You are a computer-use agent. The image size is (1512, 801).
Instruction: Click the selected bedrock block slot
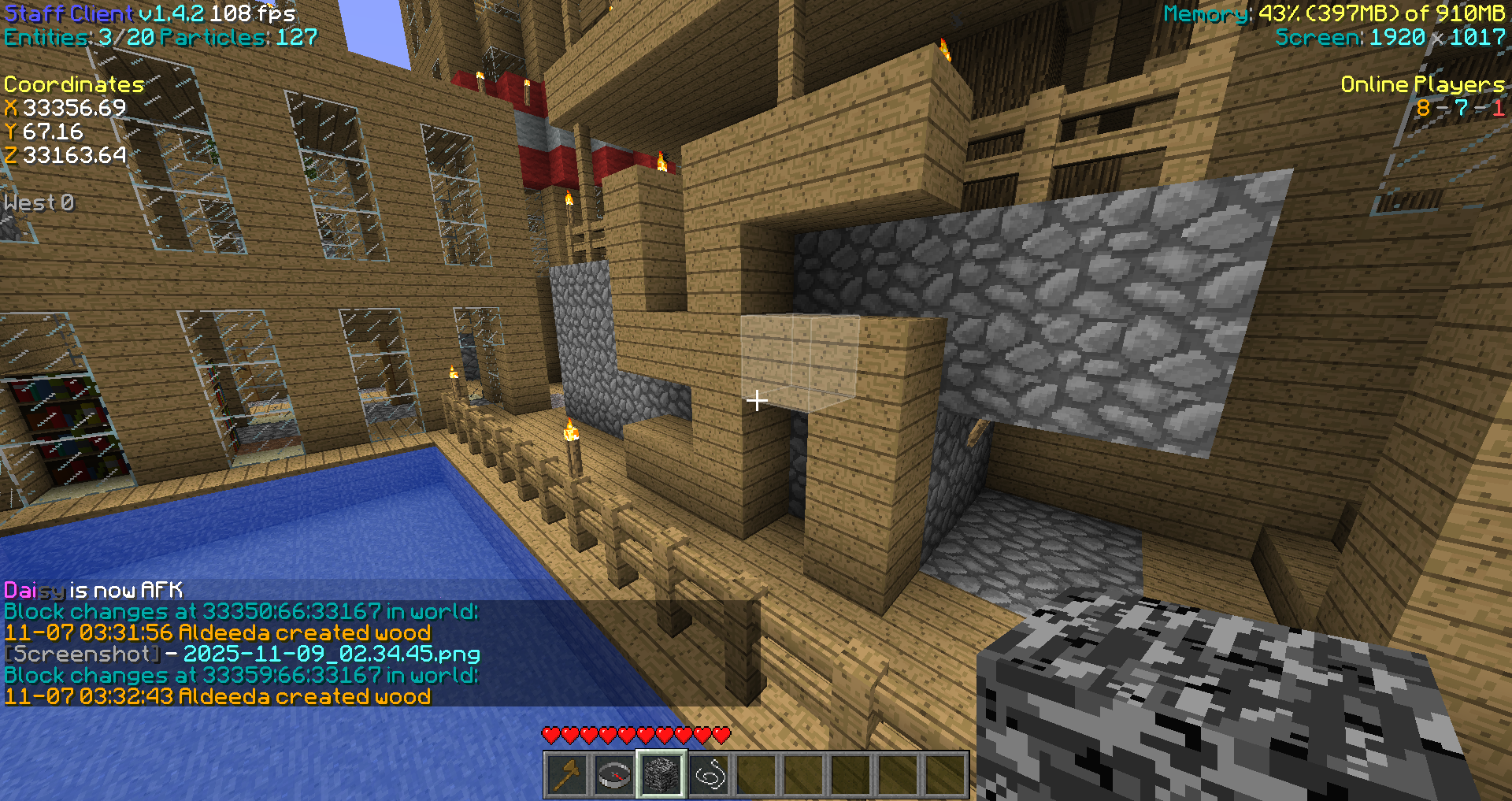click(x=661, y=775)
